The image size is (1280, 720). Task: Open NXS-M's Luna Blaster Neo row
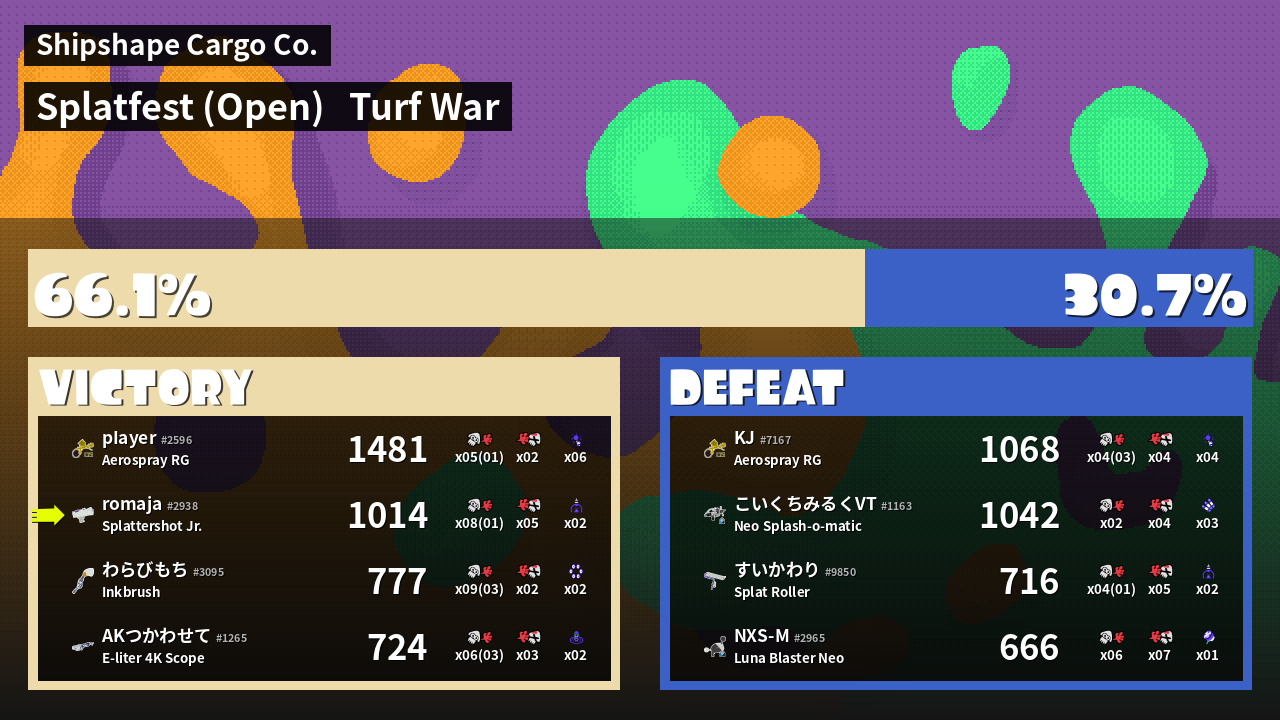click(x=956, y=647)
